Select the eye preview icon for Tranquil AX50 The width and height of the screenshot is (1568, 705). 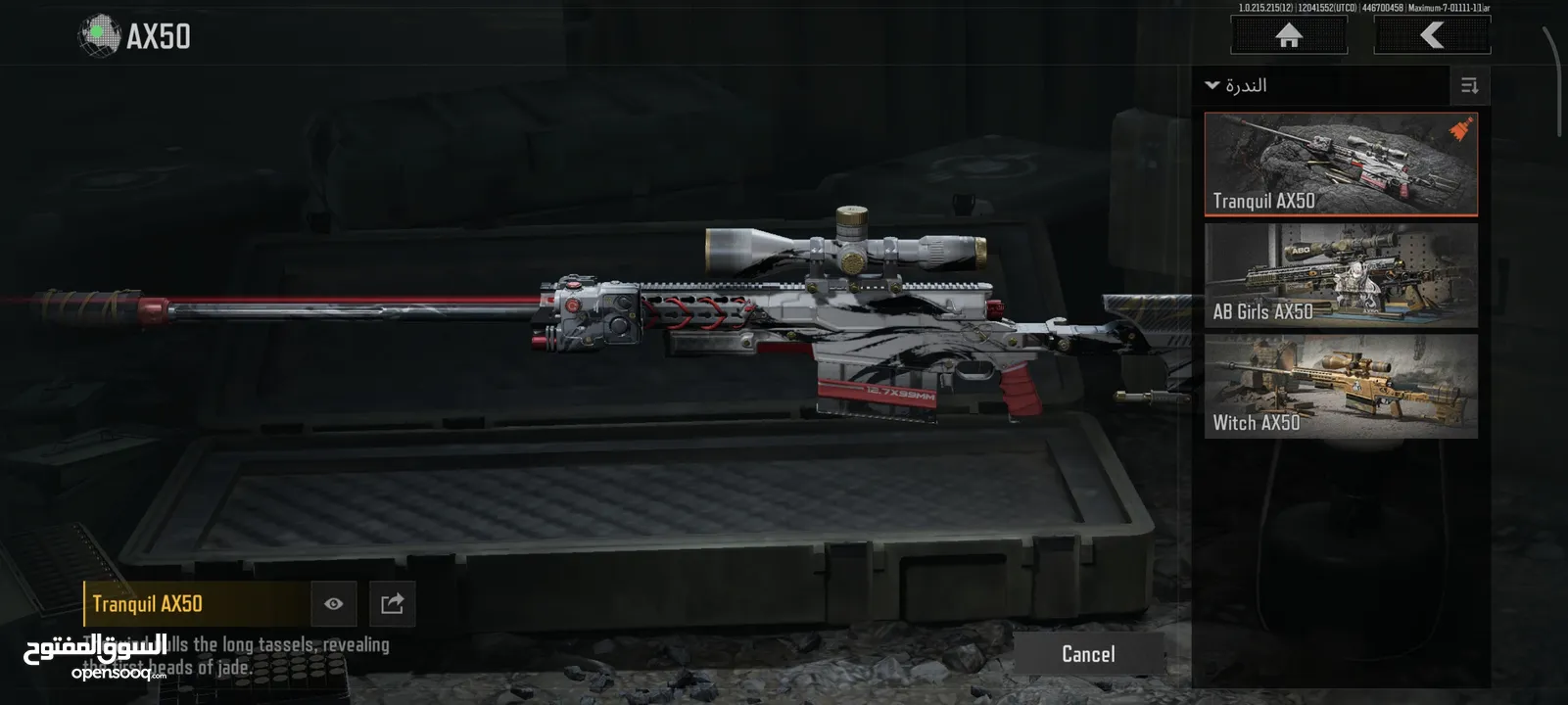pyautogui.click(x=334, y=603)
